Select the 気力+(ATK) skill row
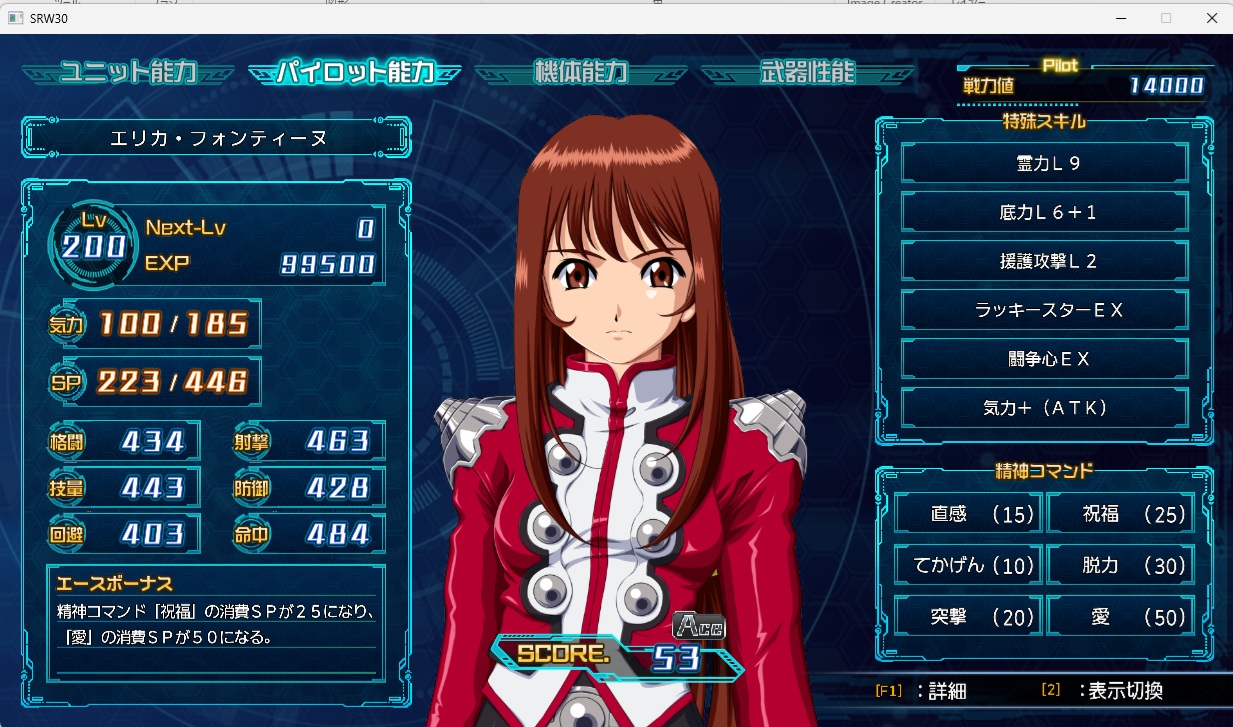 point(1045,408)
